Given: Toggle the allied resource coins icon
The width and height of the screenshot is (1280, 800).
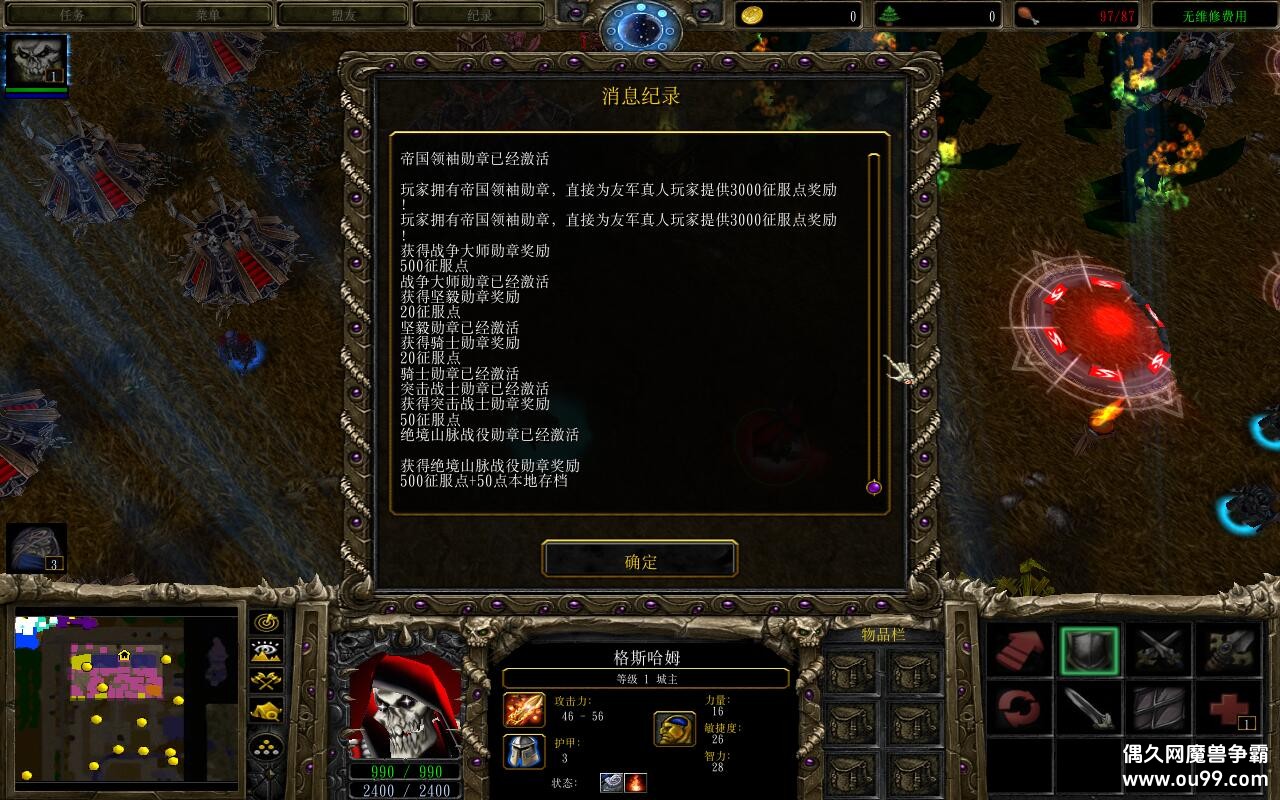Looking at the screenshot, I should point(265,746).
